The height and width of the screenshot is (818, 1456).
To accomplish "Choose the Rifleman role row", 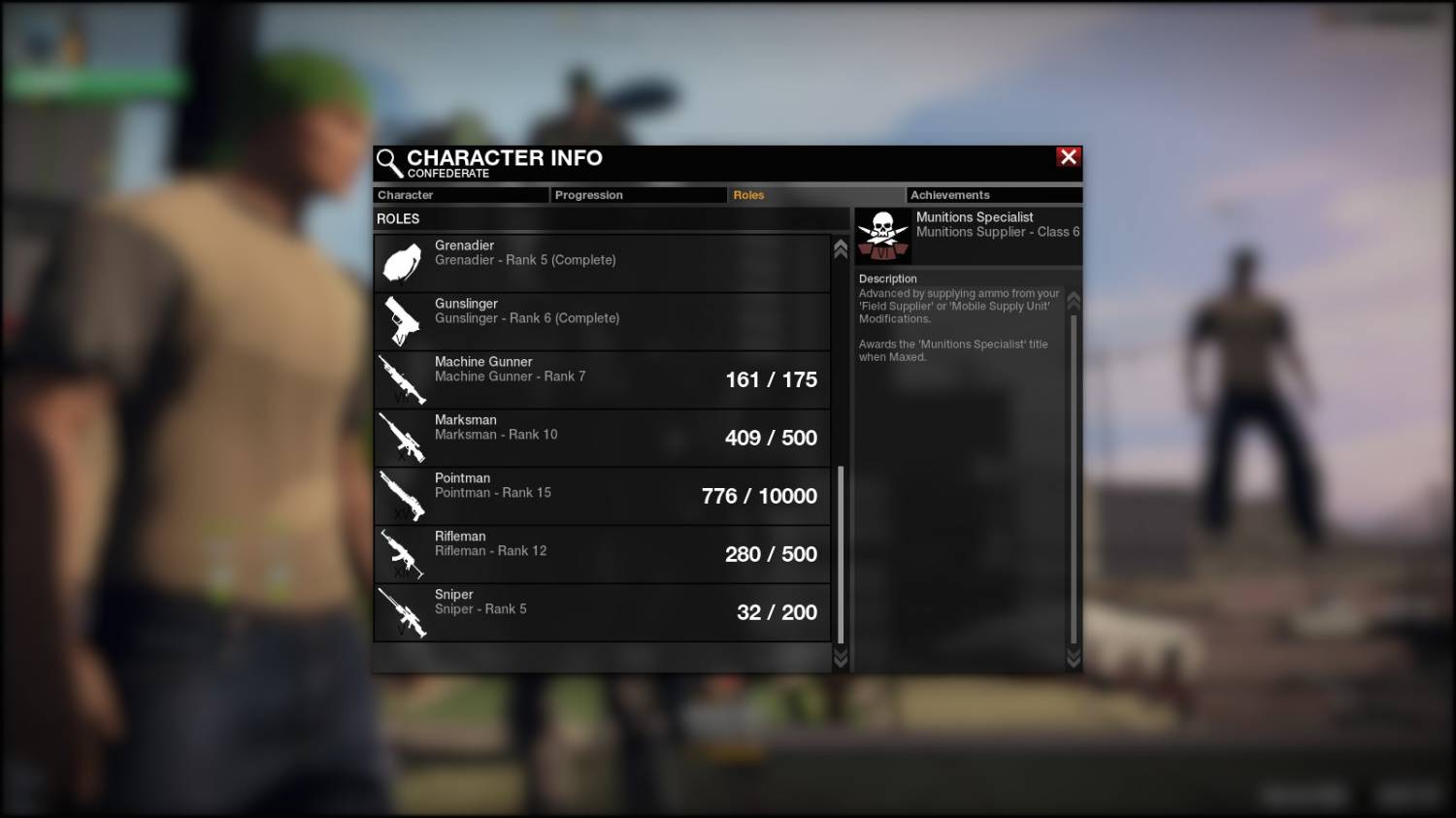I will coord(602,554).
